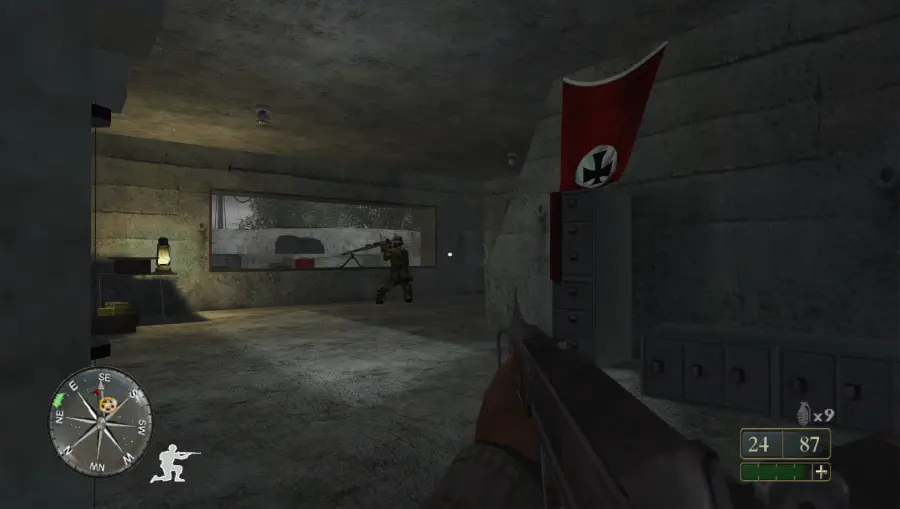The image size is (900, 509).
Task: Click the grenade count icon
Action: [801, 413]
